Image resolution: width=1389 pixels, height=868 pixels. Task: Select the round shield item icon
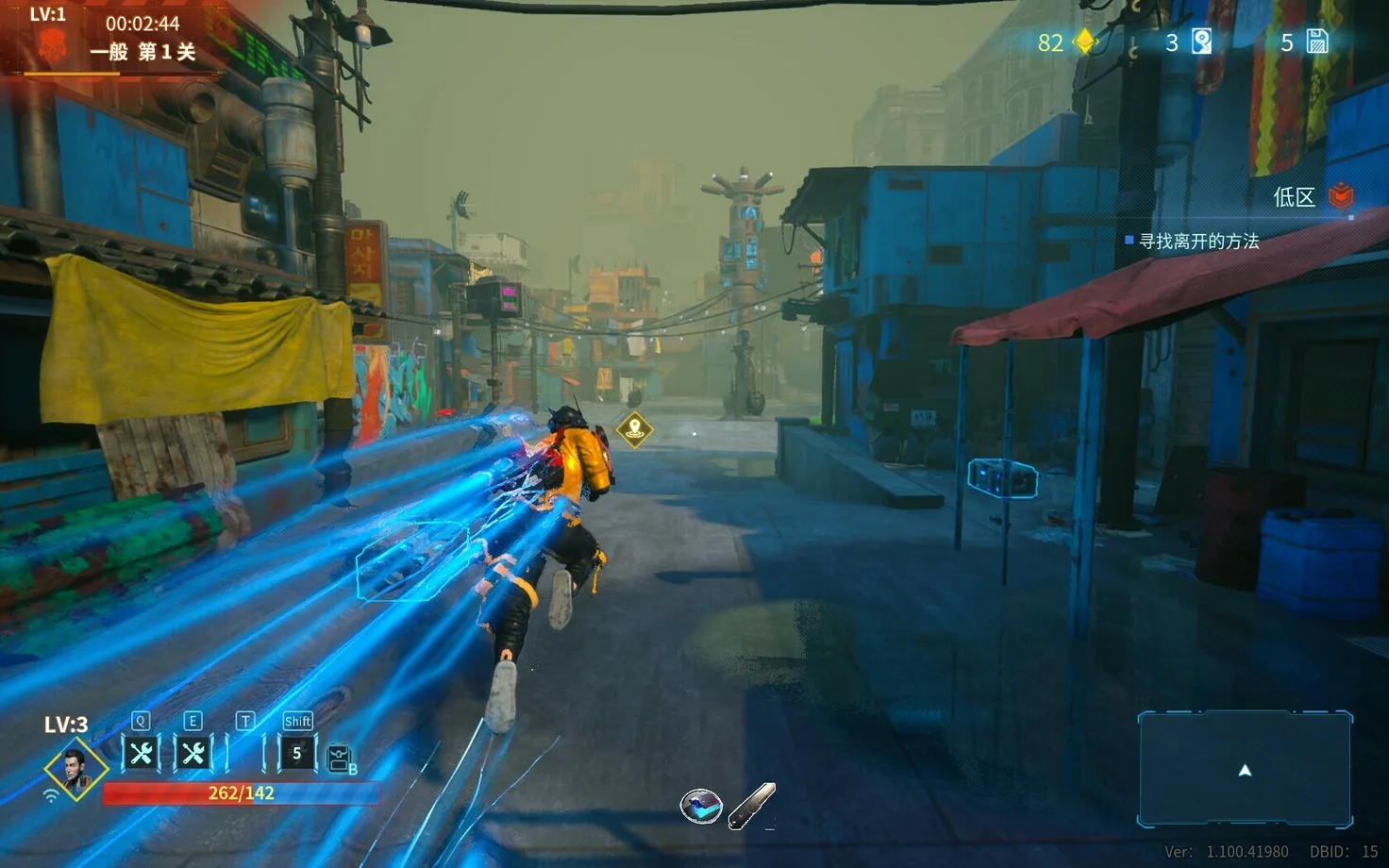701,807
